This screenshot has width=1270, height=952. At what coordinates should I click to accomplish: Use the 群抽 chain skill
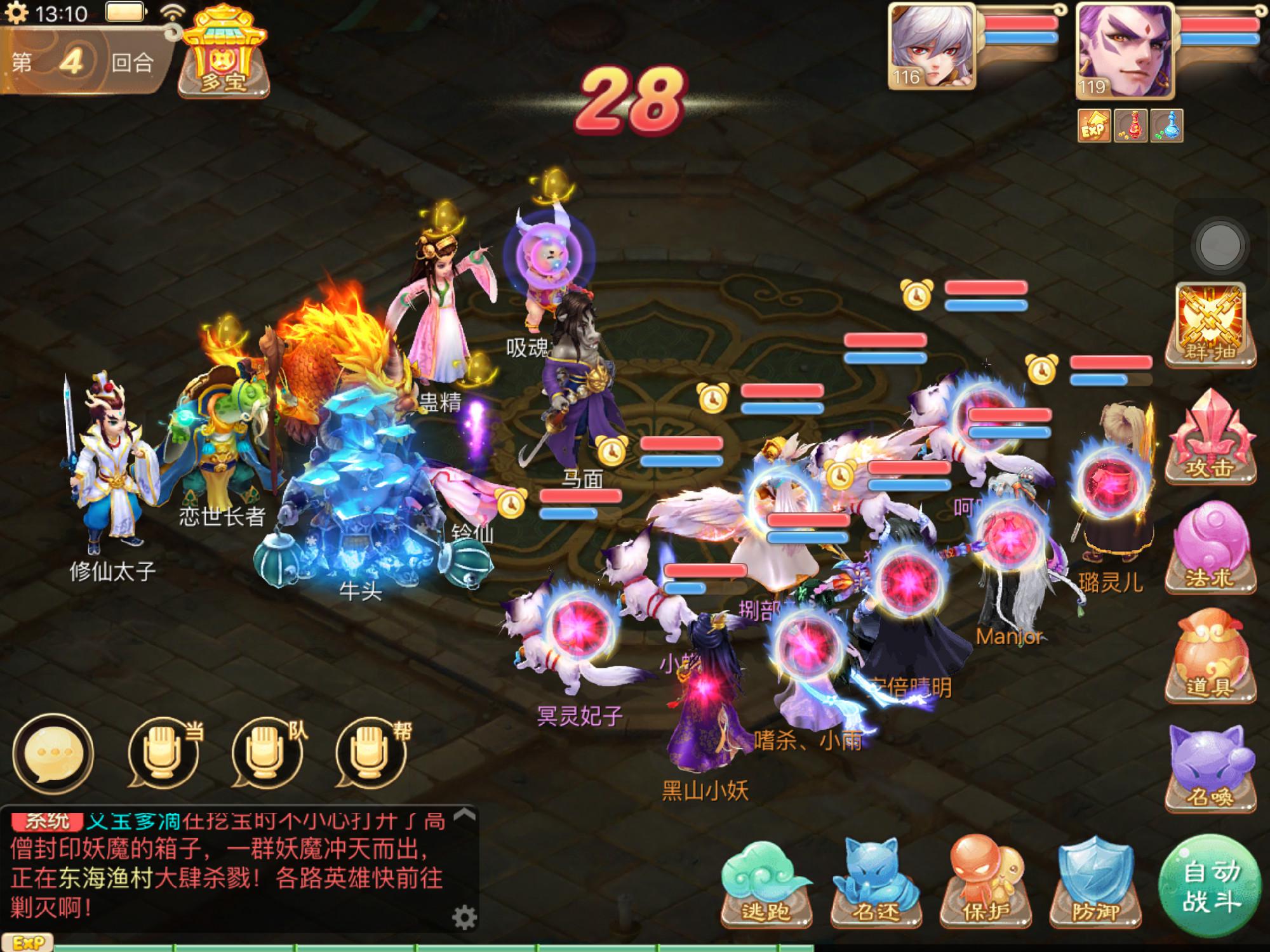click(1210, 324)
